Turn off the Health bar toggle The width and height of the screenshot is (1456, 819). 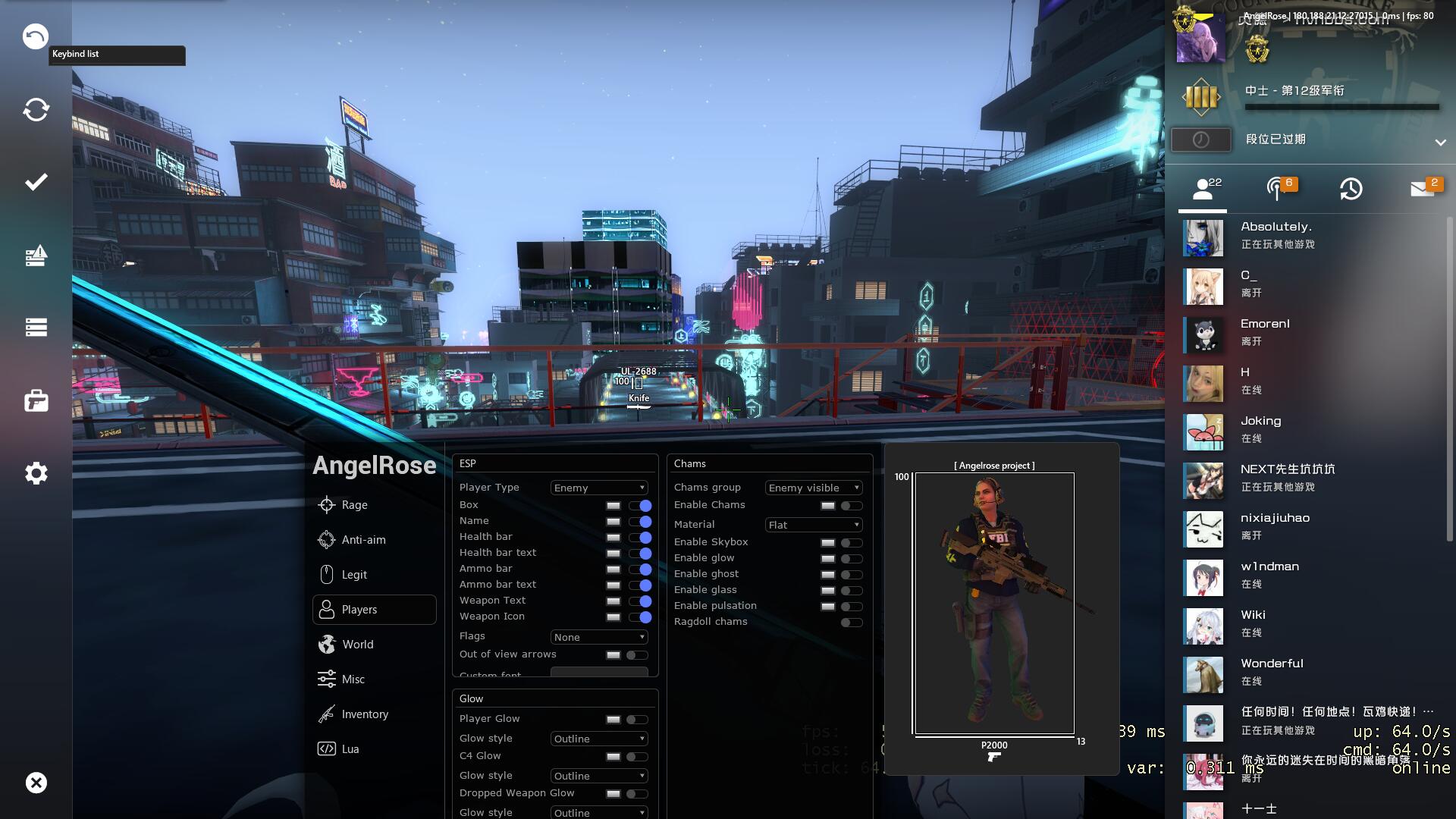point(640,538)
